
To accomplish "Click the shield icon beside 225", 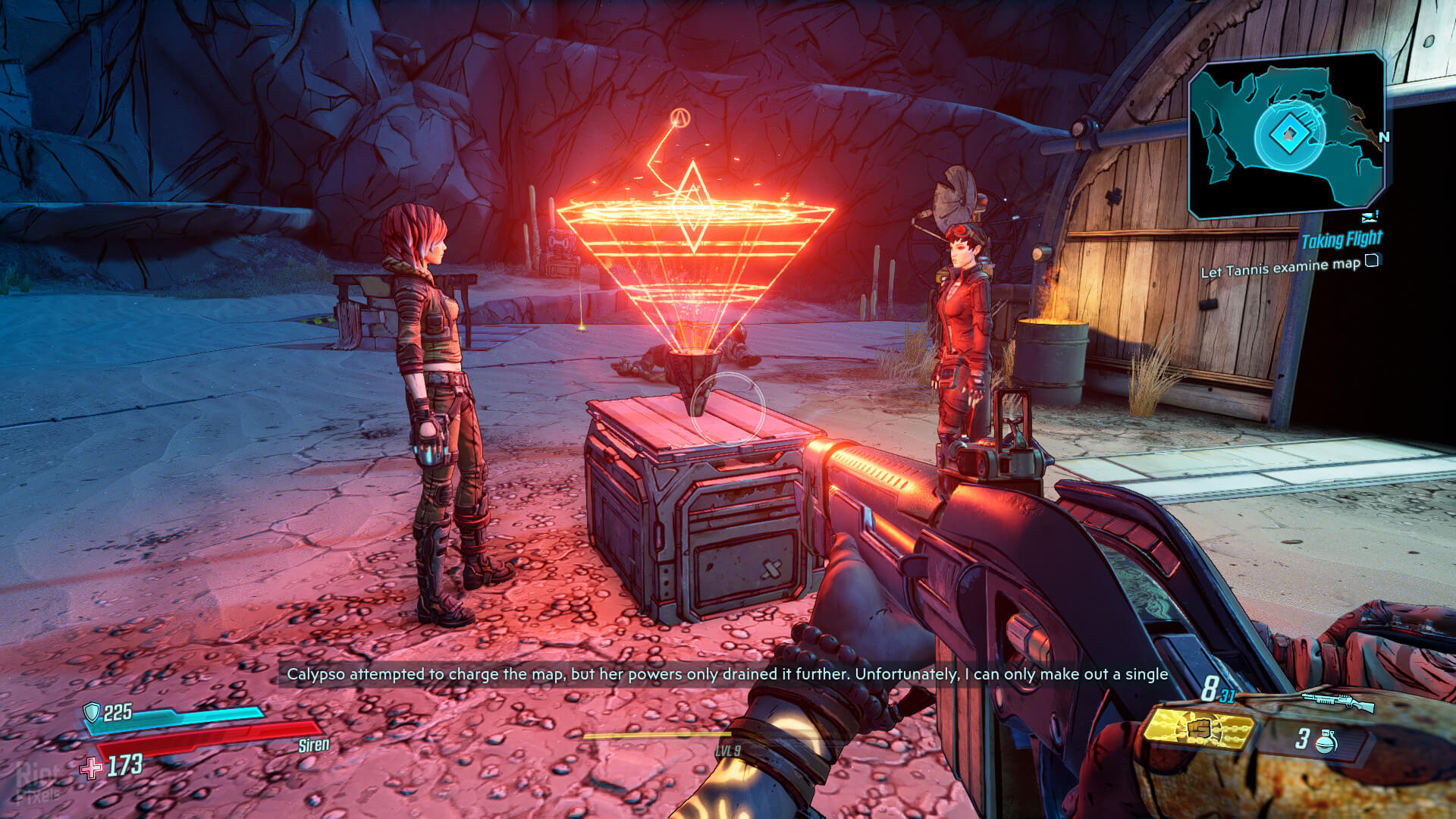I will pyautogui.click(x=92, y=711).
